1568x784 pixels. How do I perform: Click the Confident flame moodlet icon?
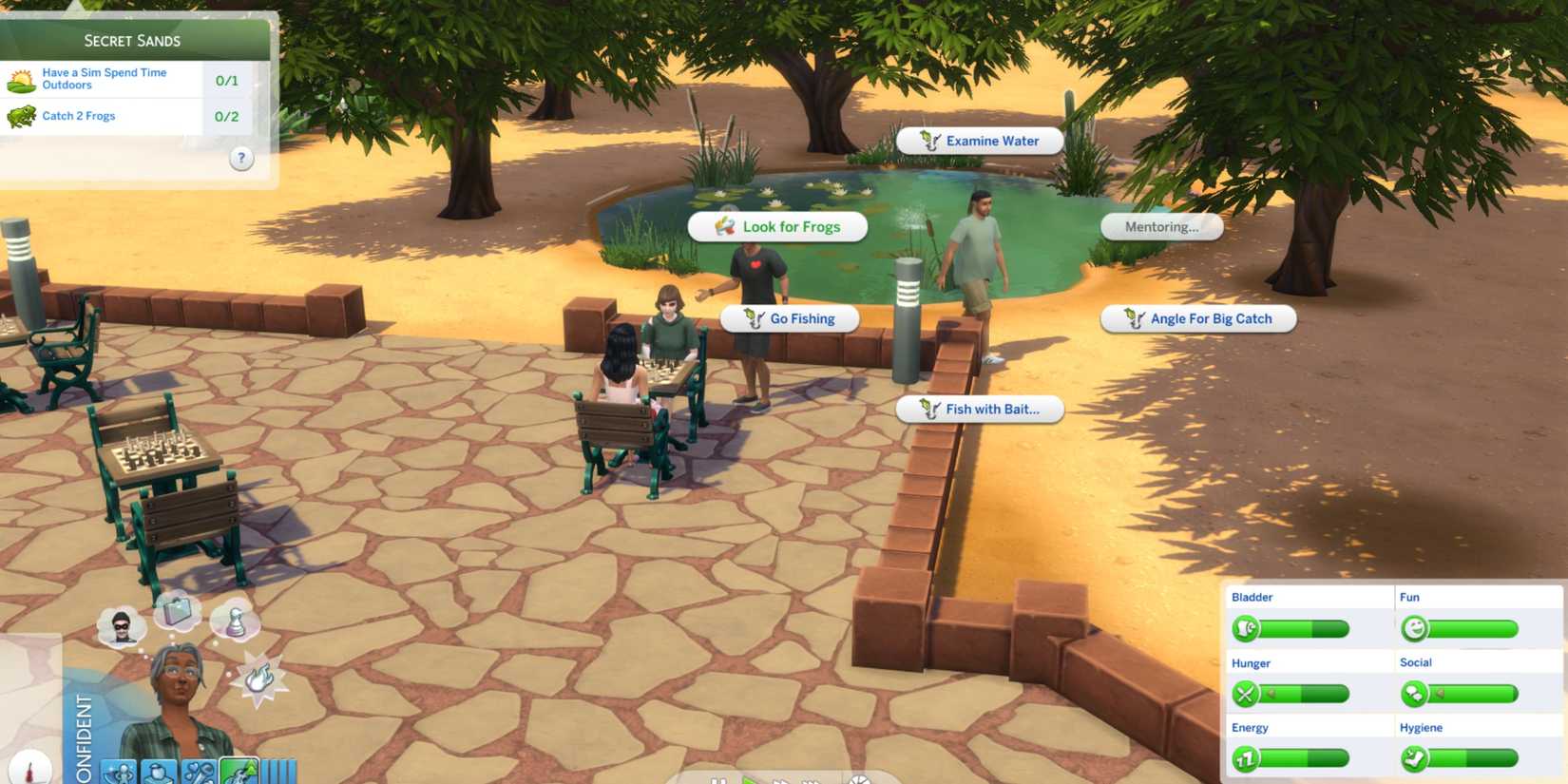point(258,679)
